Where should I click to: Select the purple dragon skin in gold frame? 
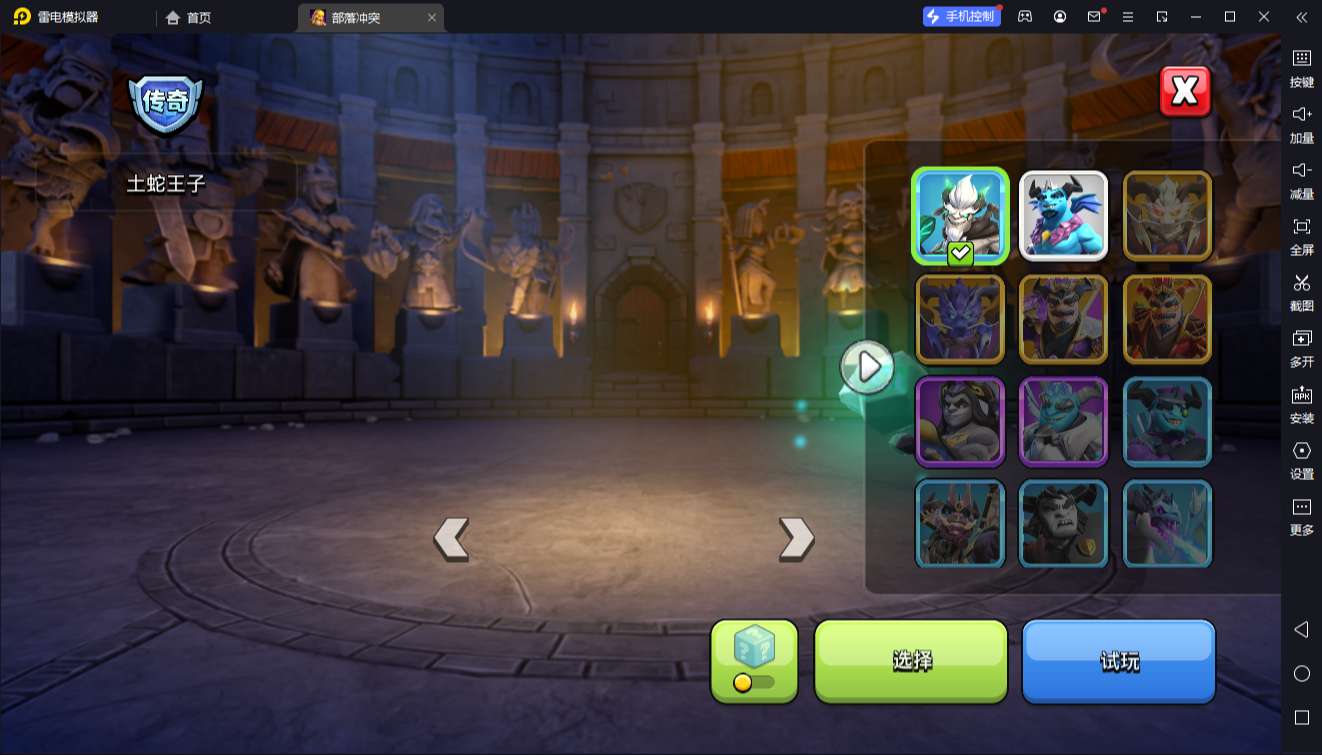tap(960, 319)
